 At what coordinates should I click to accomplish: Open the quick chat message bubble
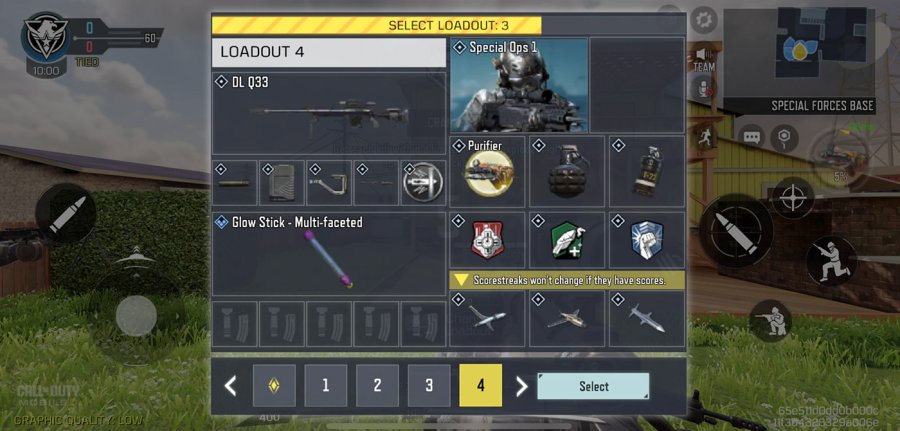coord(750,135)
